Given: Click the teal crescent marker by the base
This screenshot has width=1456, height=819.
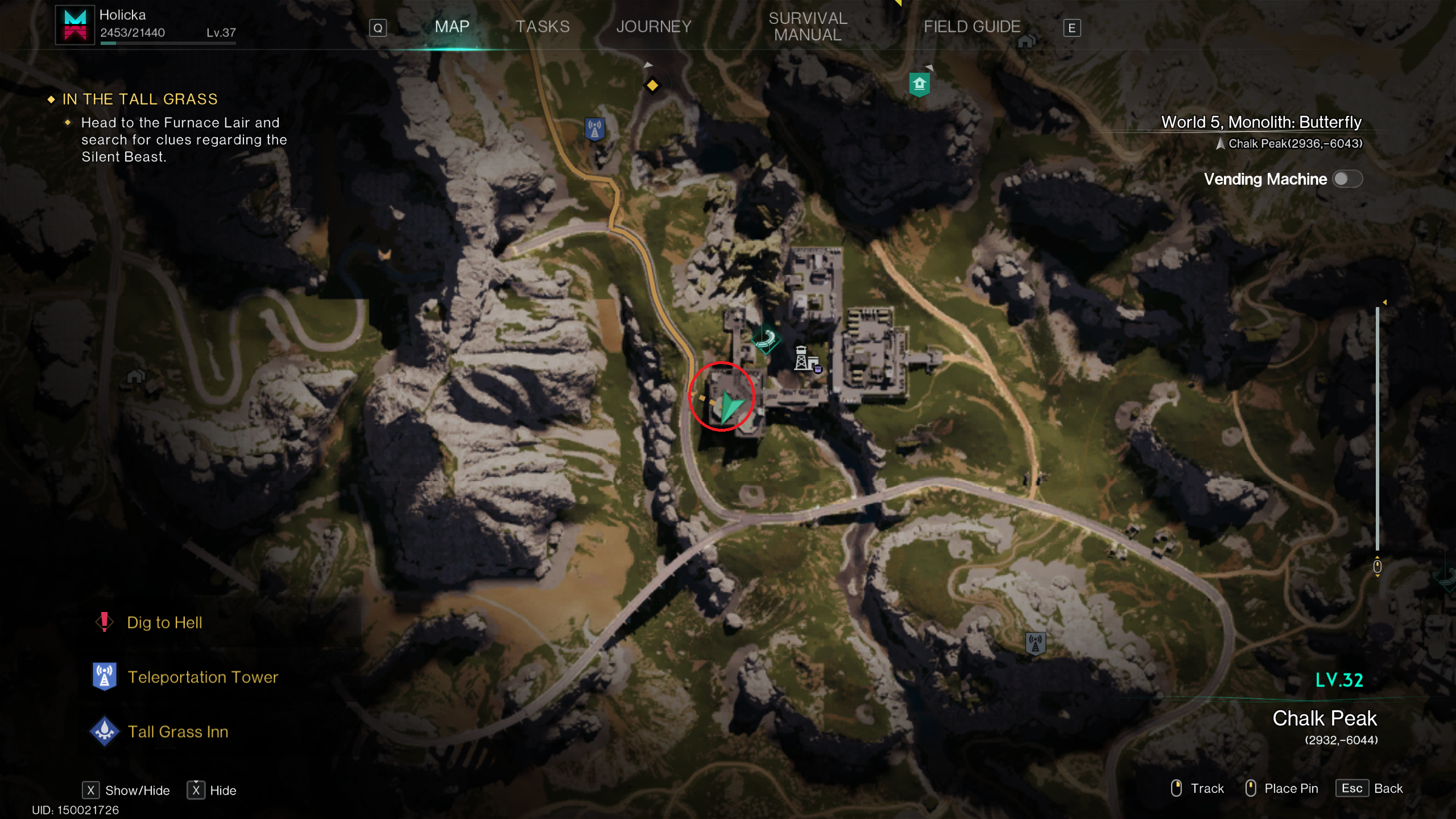Looking at the screenshot, I should coord(766,340).
